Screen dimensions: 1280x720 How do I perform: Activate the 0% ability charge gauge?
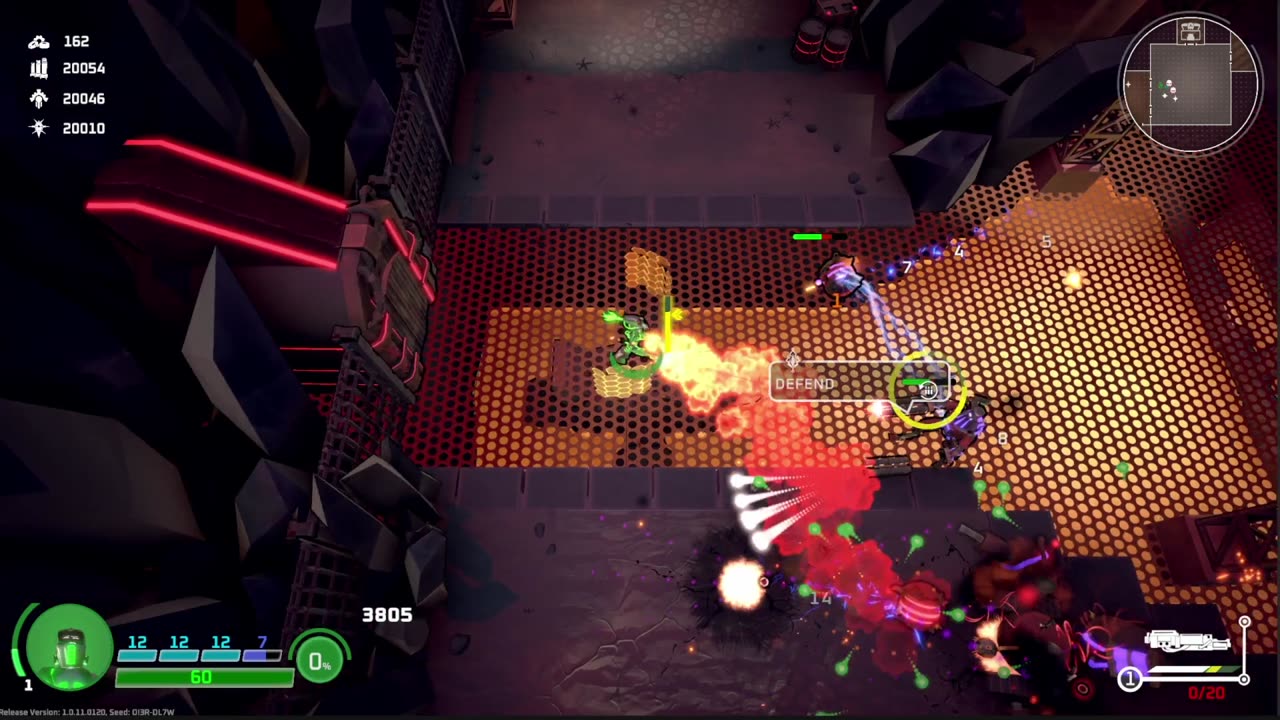320,660
